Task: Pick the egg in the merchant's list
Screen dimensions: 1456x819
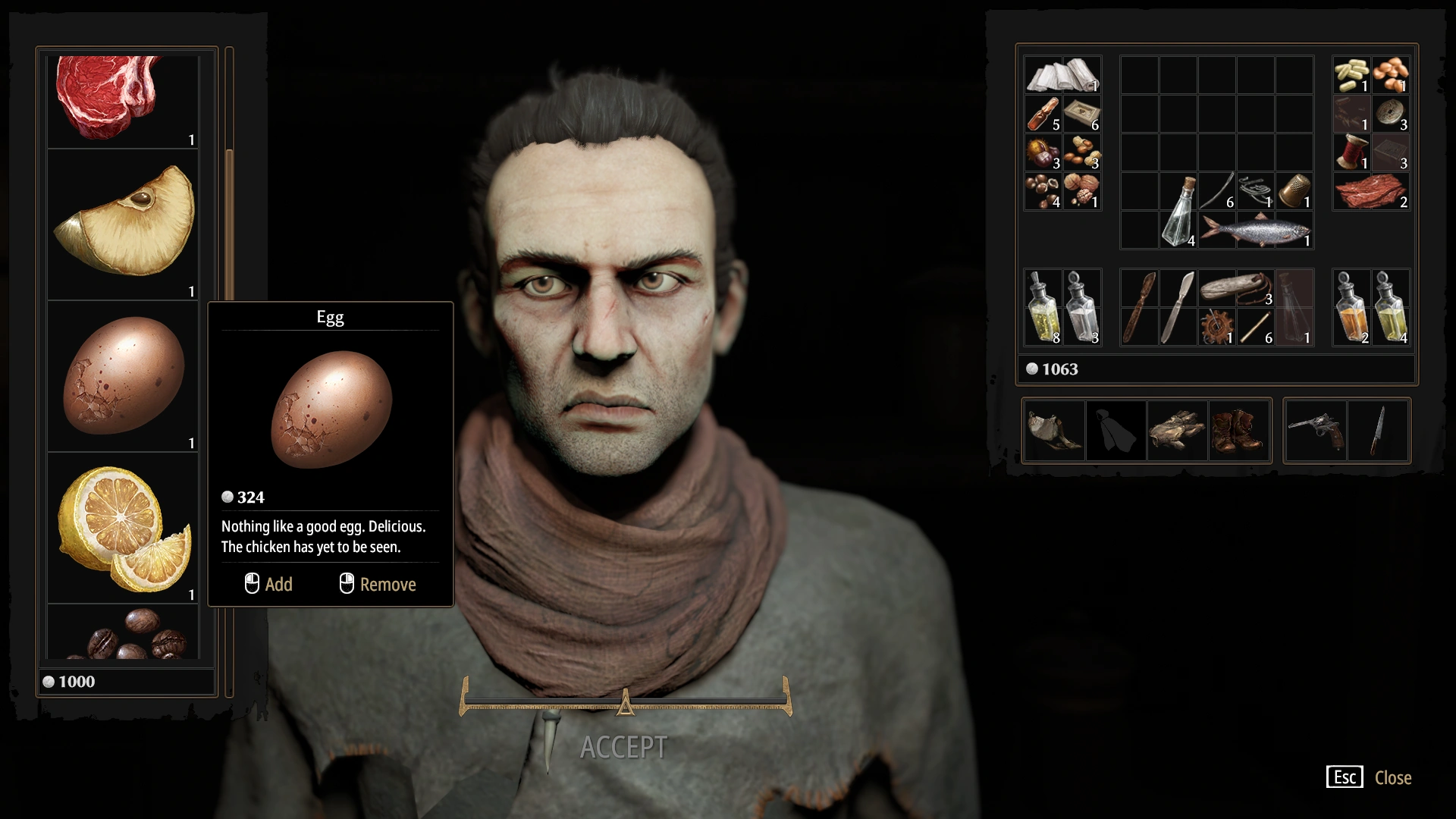Action: 123,375
